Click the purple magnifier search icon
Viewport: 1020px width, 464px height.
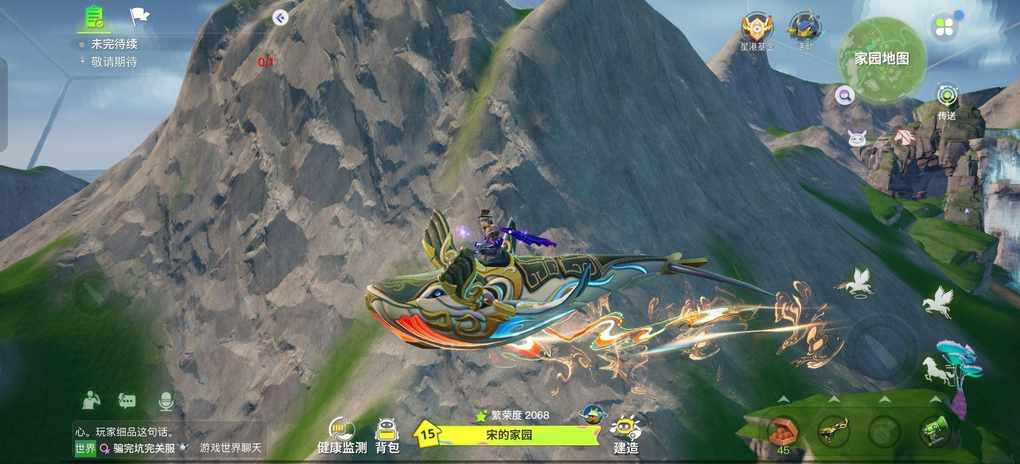point(845,96)
